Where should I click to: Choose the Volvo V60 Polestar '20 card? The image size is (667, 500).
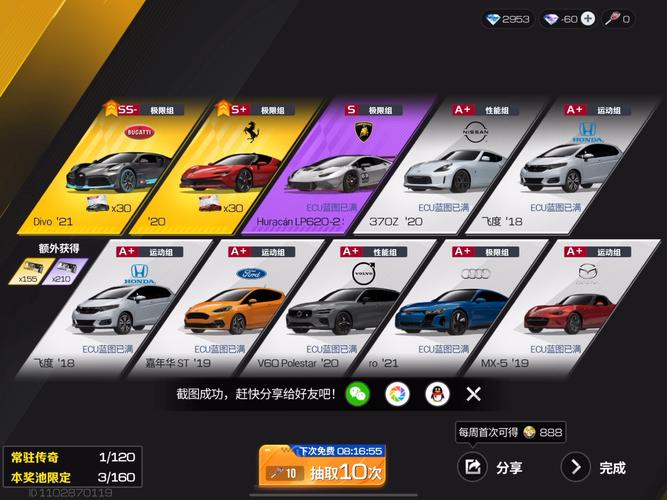coord(335,305)
